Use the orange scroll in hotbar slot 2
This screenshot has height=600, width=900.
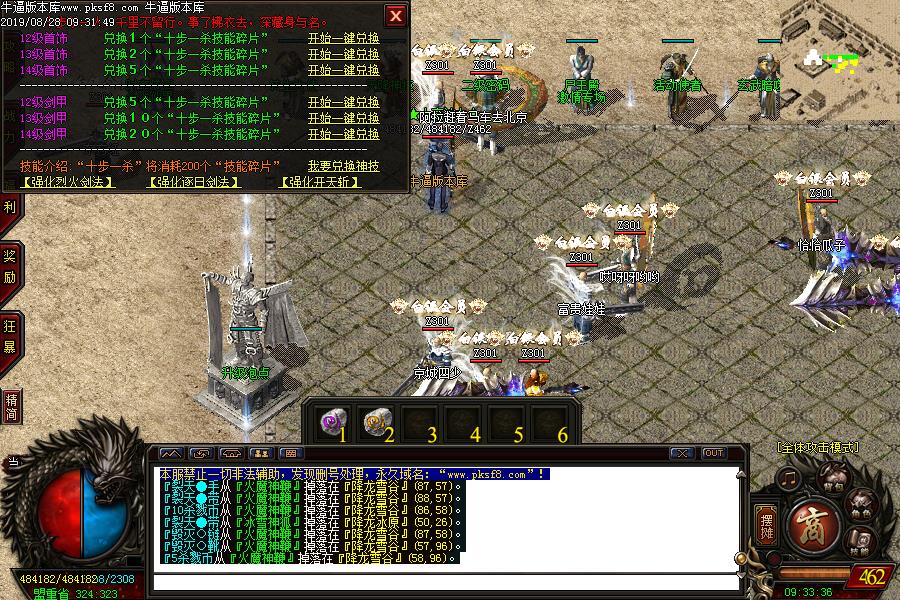pos(375,421)
